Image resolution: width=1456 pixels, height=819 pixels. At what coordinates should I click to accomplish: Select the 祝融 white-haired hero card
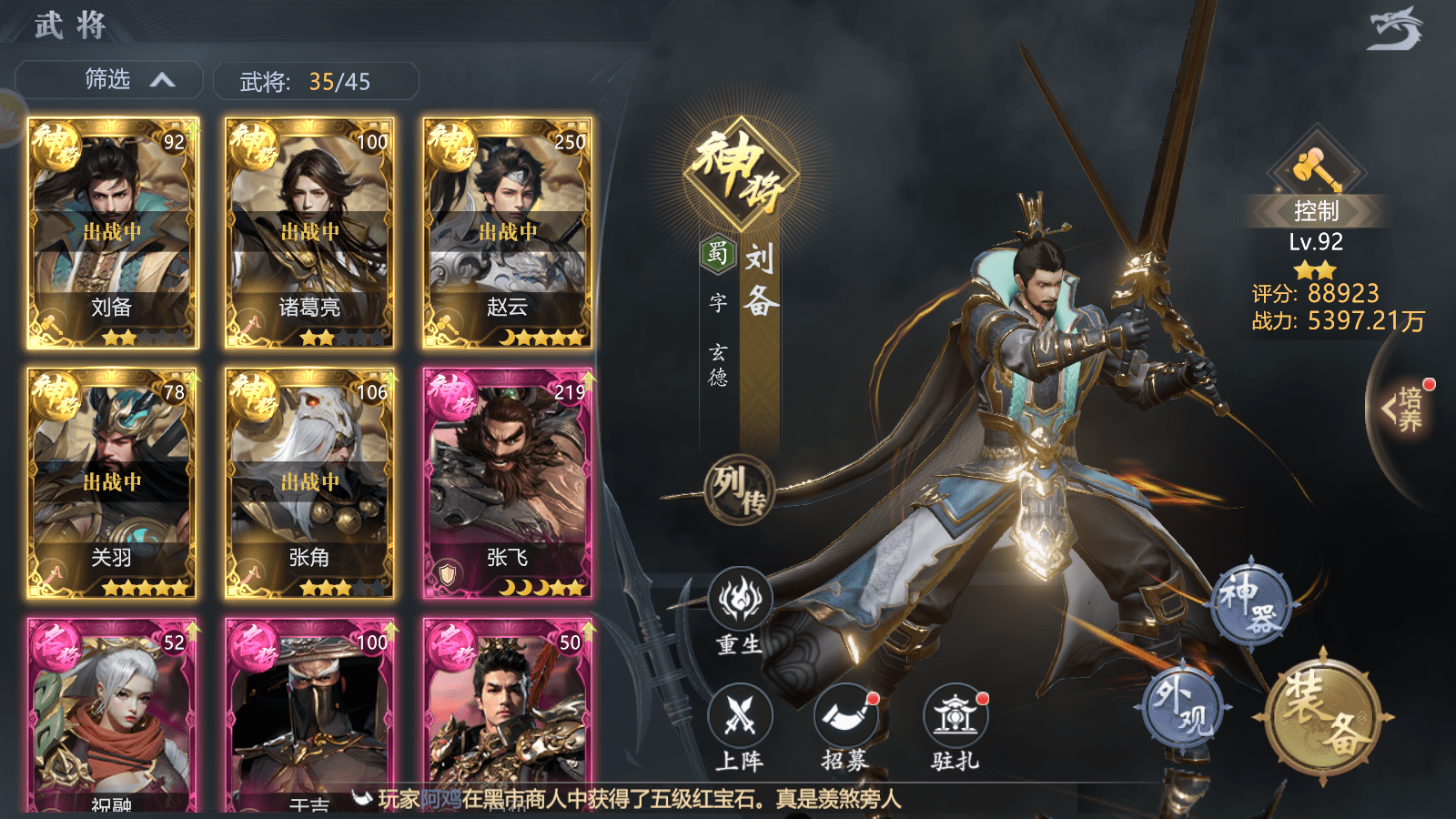113,715
